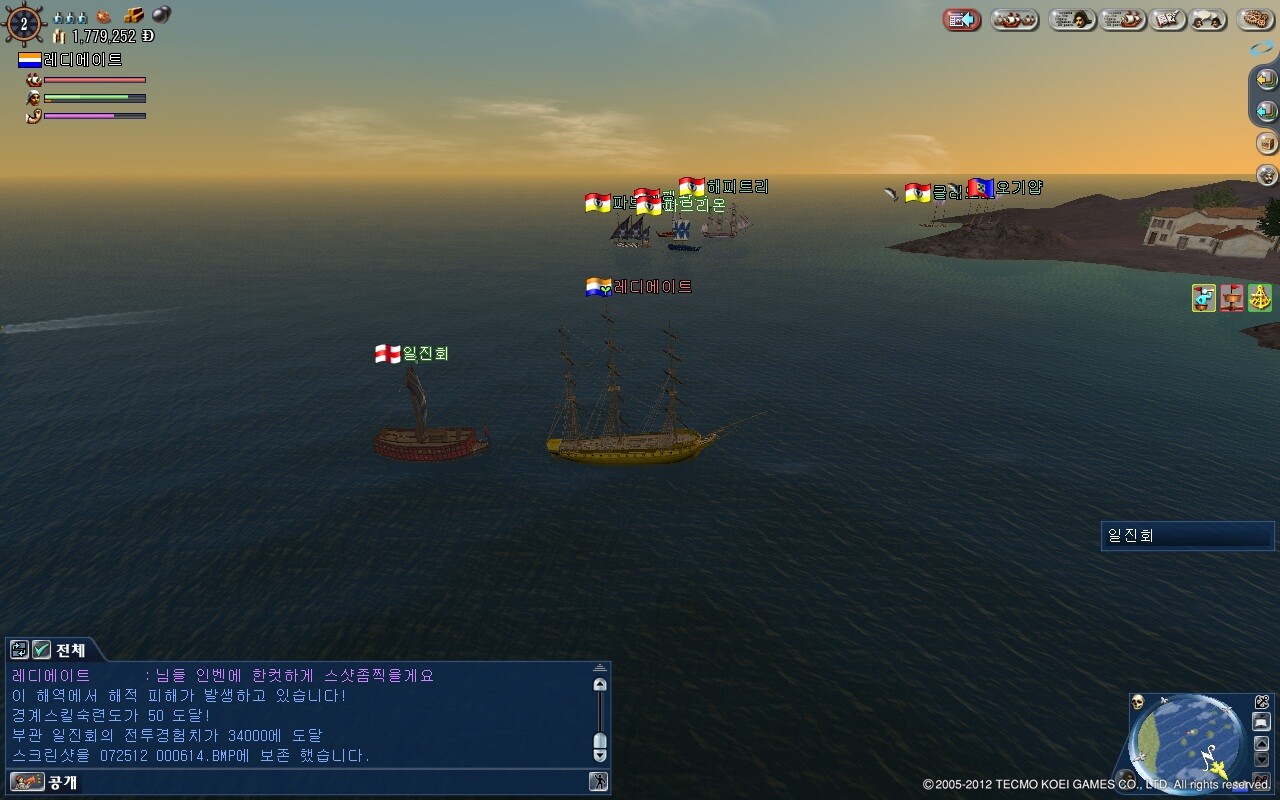Zoom out minimap with down arrow
This screenshot has width=1280, height=800.
click(1262, 760)
